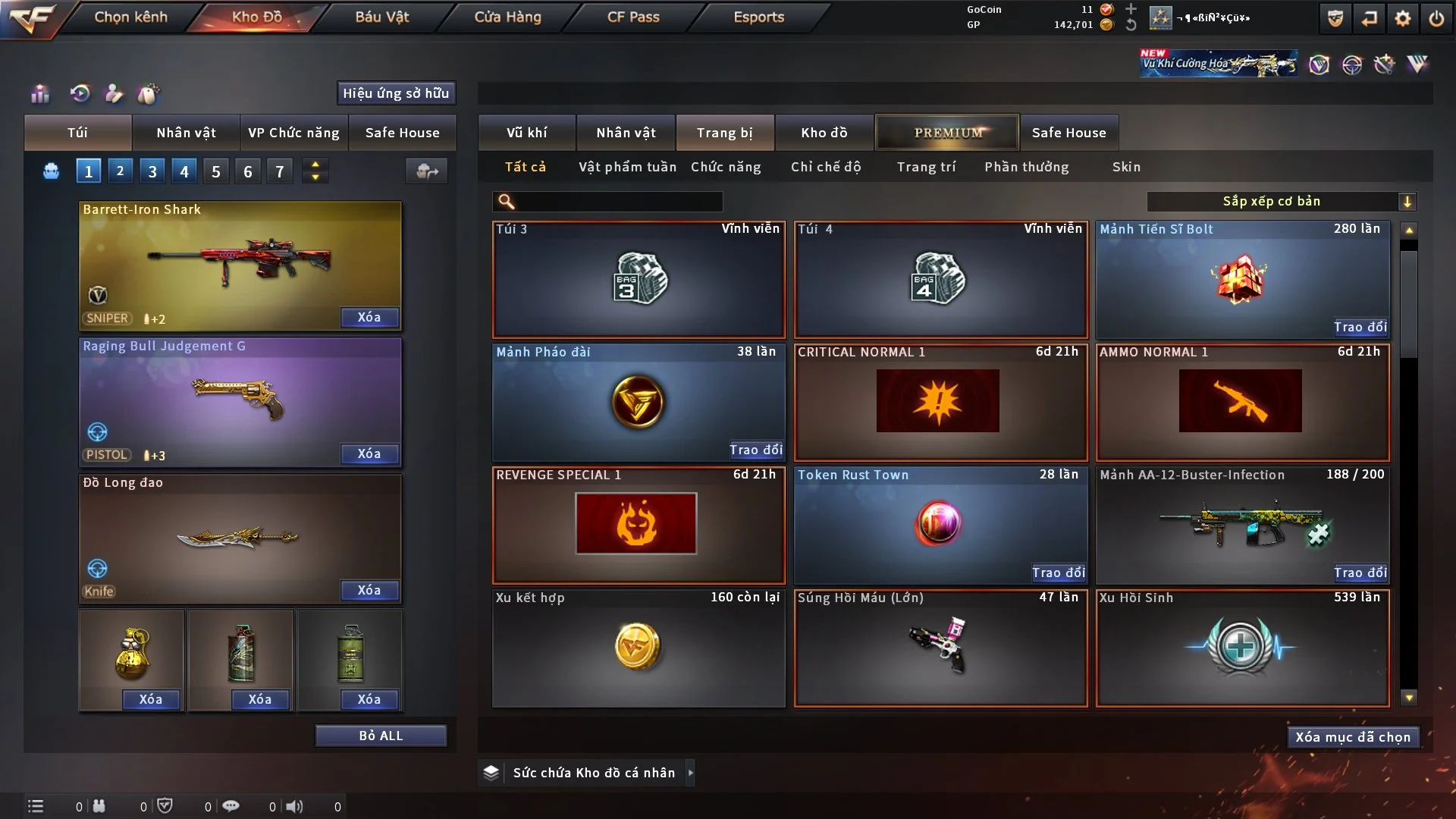Select the CRITICAL NORMAL 1 item

pos(940,403)
